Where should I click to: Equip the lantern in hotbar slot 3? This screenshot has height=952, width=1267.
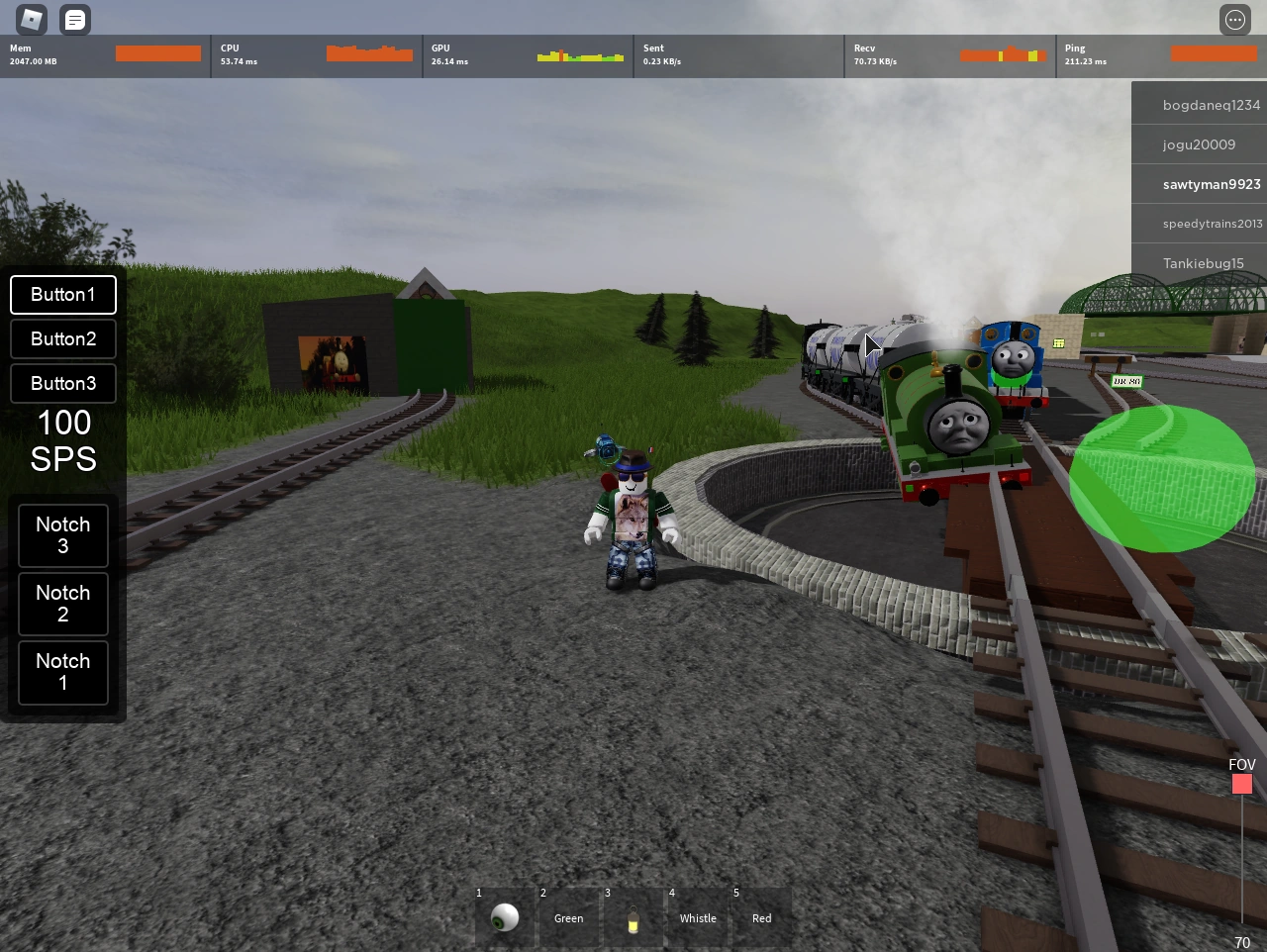click(x=633, y=917)
